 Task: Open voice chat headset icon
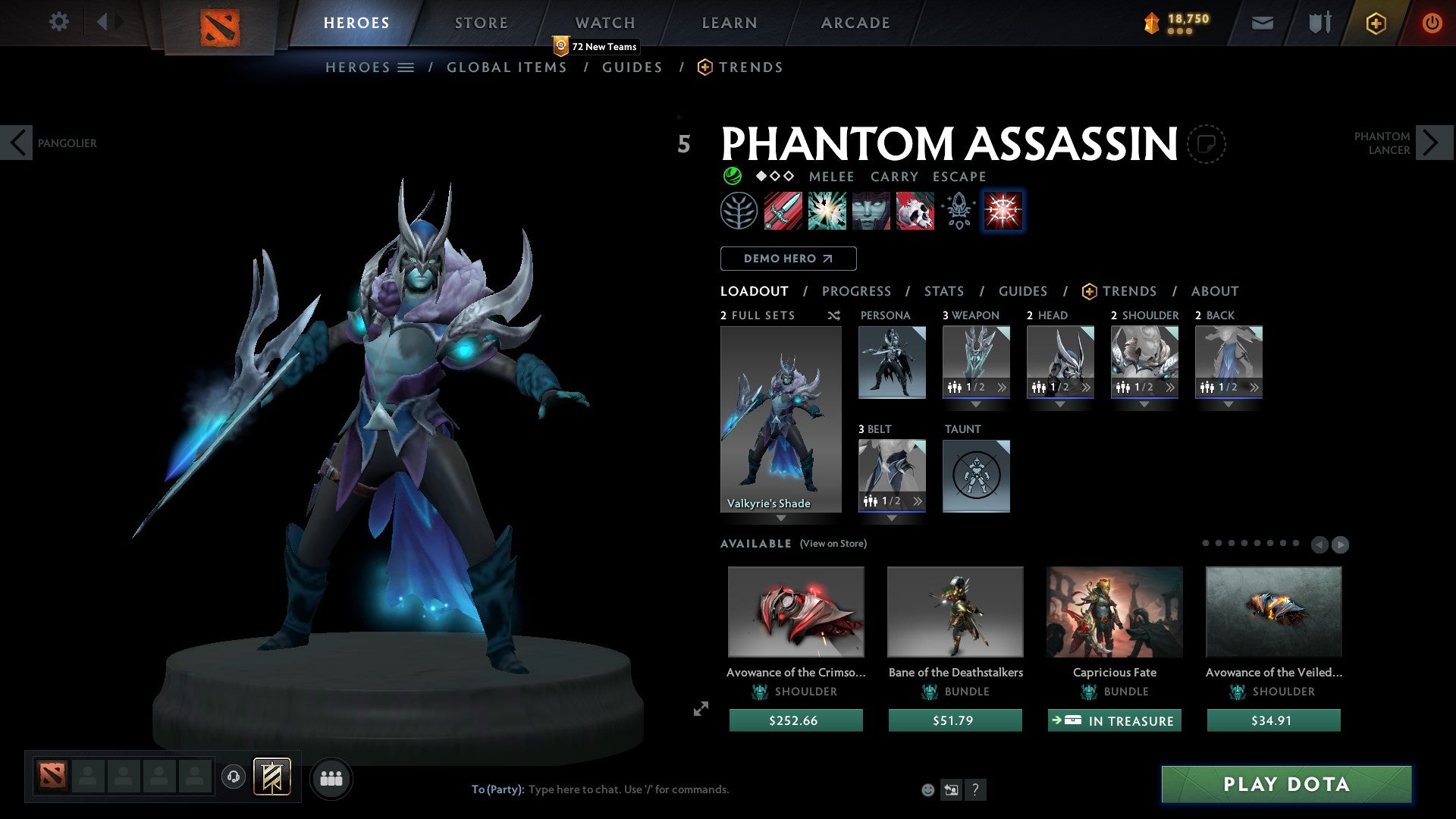234,778
